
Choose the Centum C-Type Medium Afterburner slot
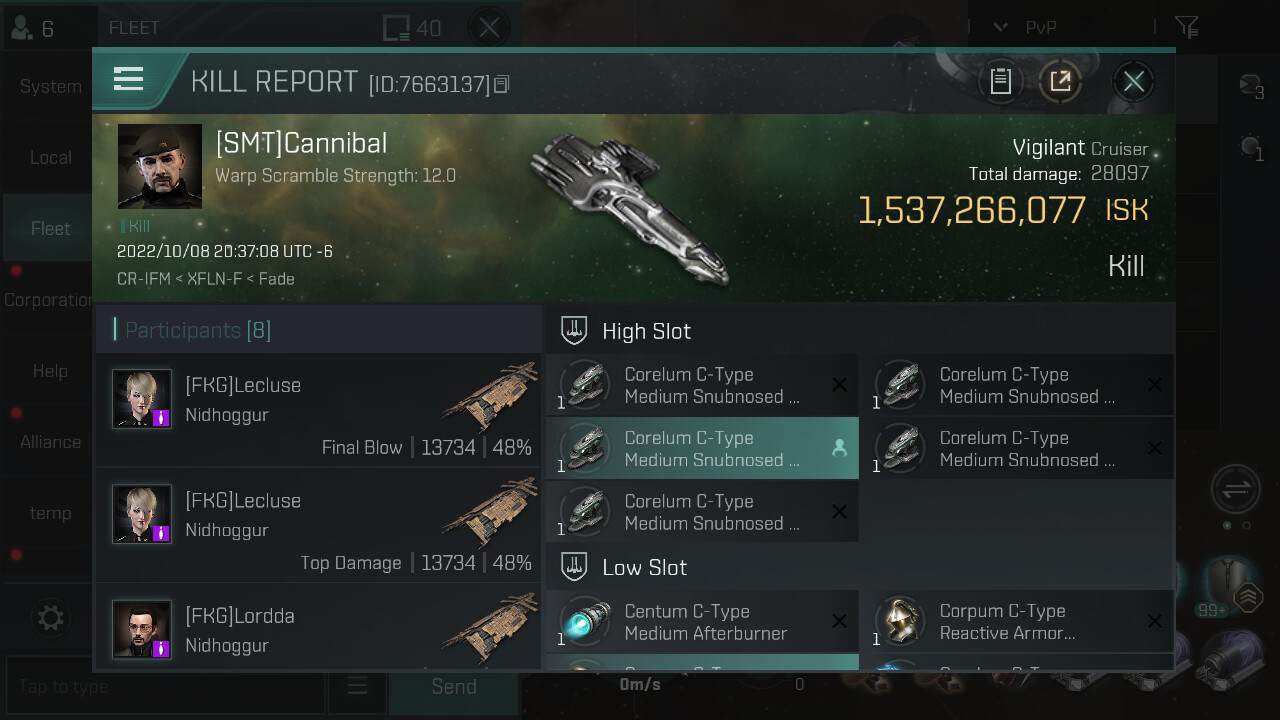pyautogui.click(x=702, y=622)
